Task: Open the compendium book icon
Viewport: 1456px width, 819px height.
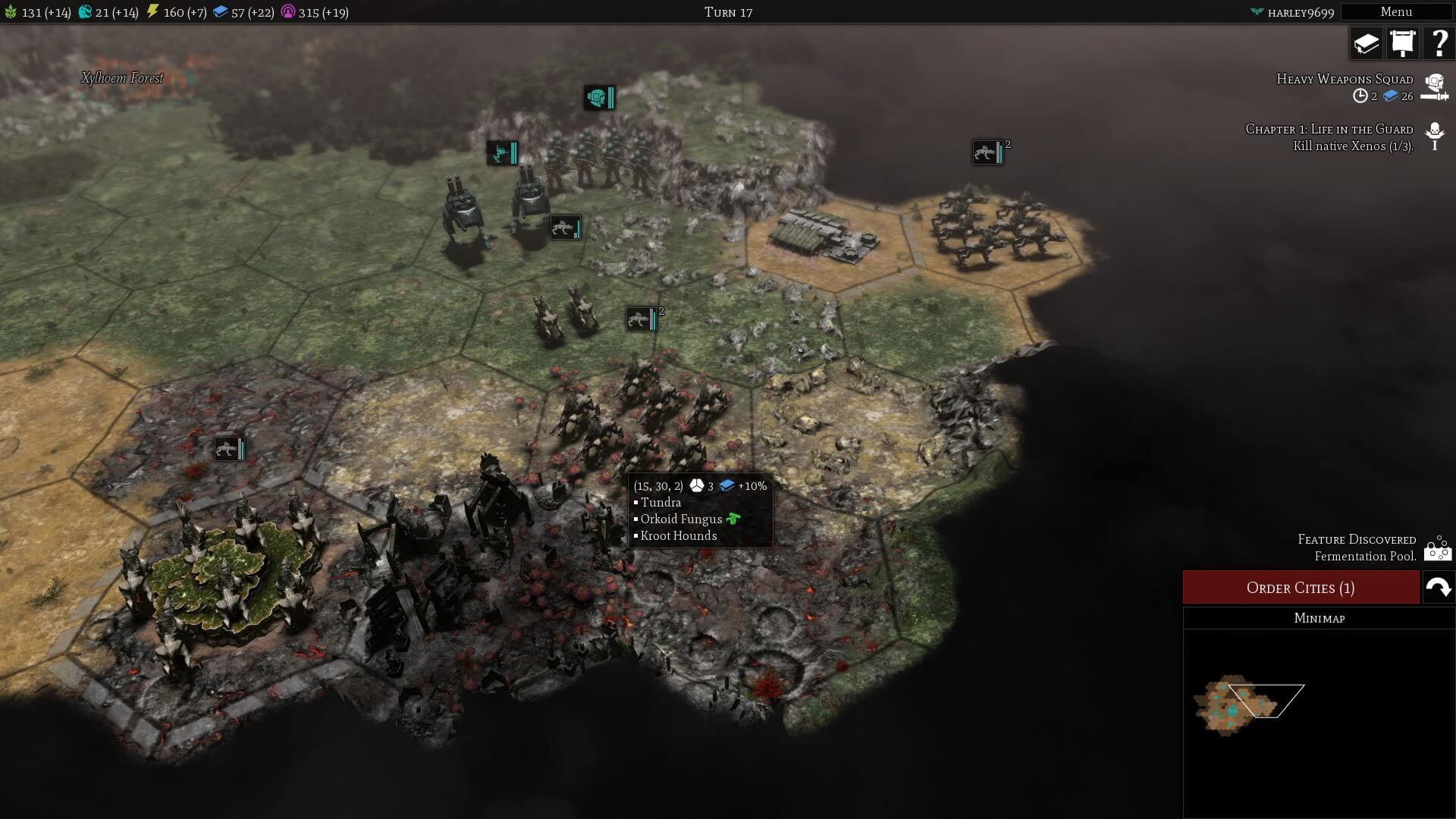Action: pyautogui.click(x=1366, y=43)
